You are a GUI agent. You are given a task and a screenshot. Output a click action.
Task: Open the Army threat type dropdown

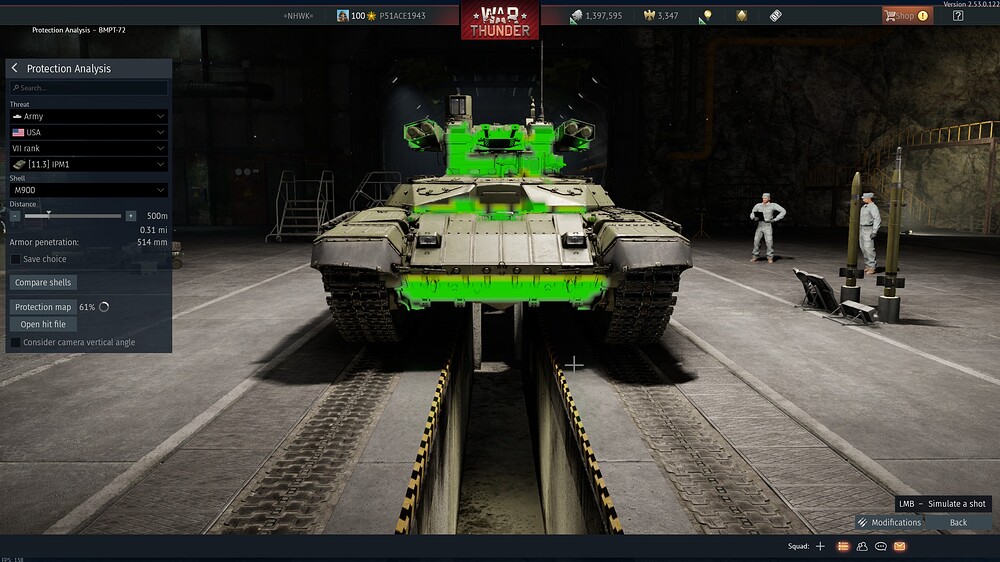(88, 116)
